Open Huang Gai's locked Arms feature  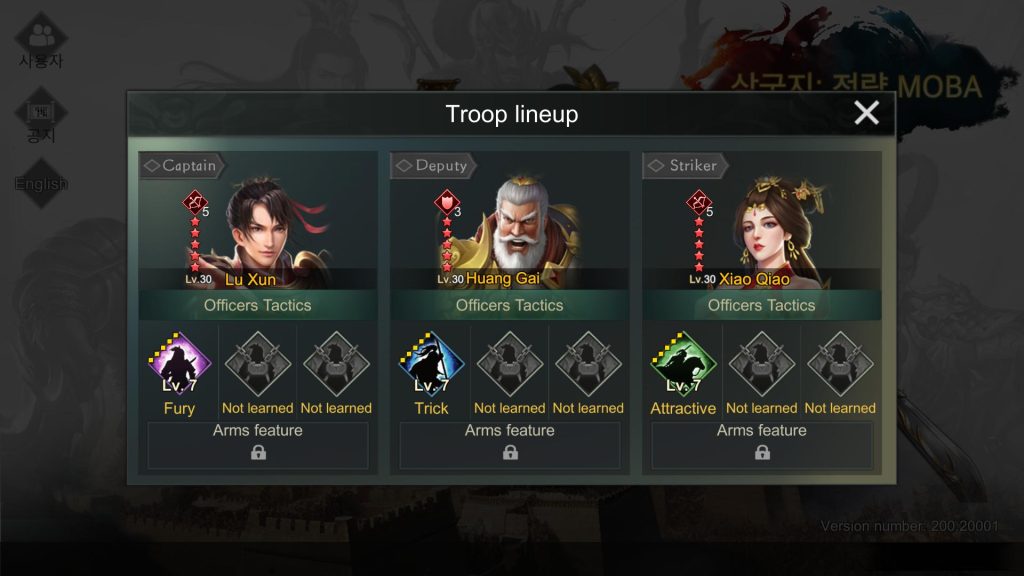point(510,445)
